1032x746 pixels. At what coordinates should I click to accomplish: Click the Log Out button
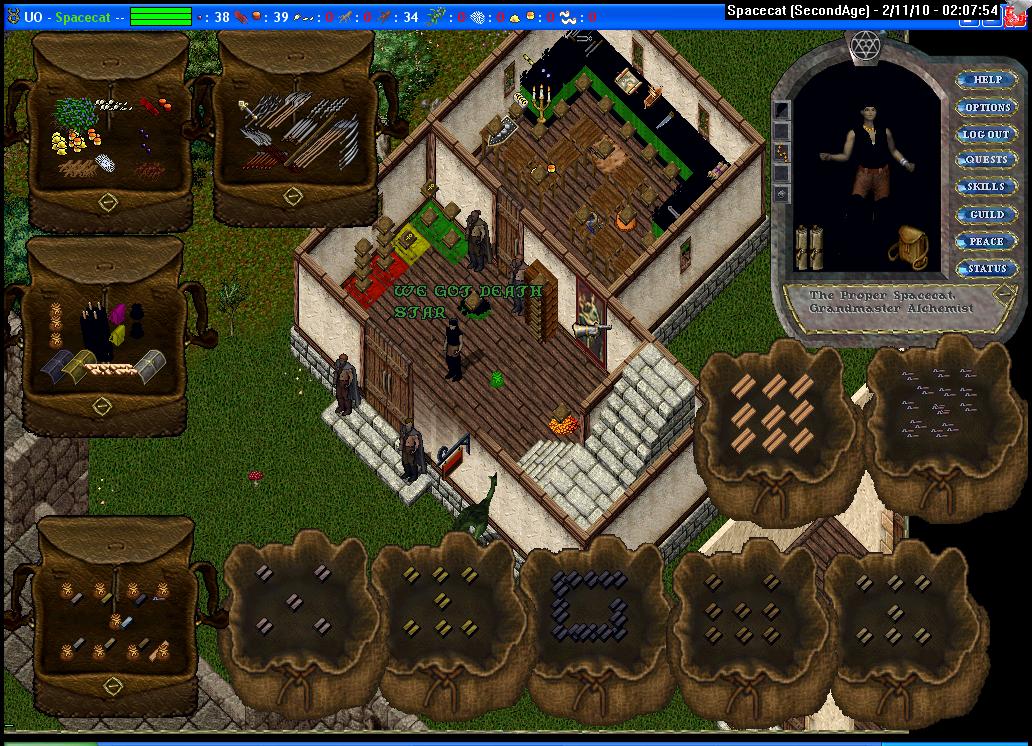986,134
